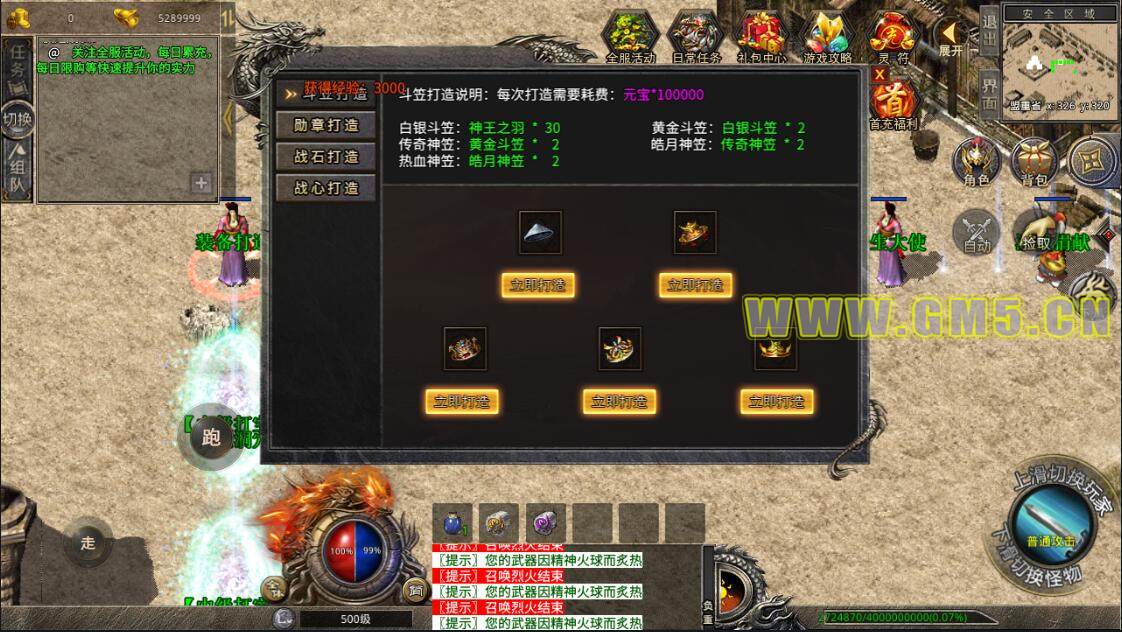Open the 礼包中心 gift center

[x=762, y=37]
